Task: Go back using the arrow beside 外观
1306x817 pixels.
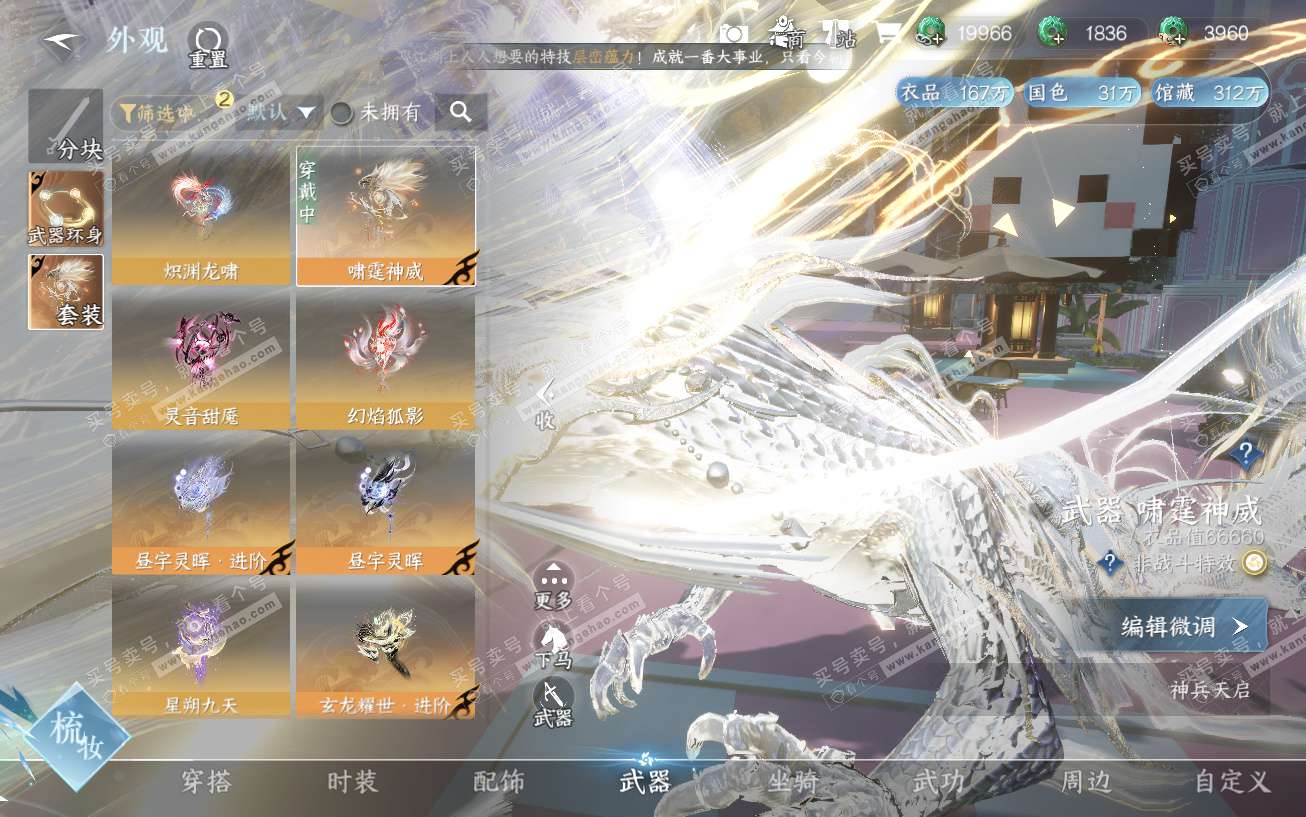Action: pyautogui.click(x=62, y=44)
